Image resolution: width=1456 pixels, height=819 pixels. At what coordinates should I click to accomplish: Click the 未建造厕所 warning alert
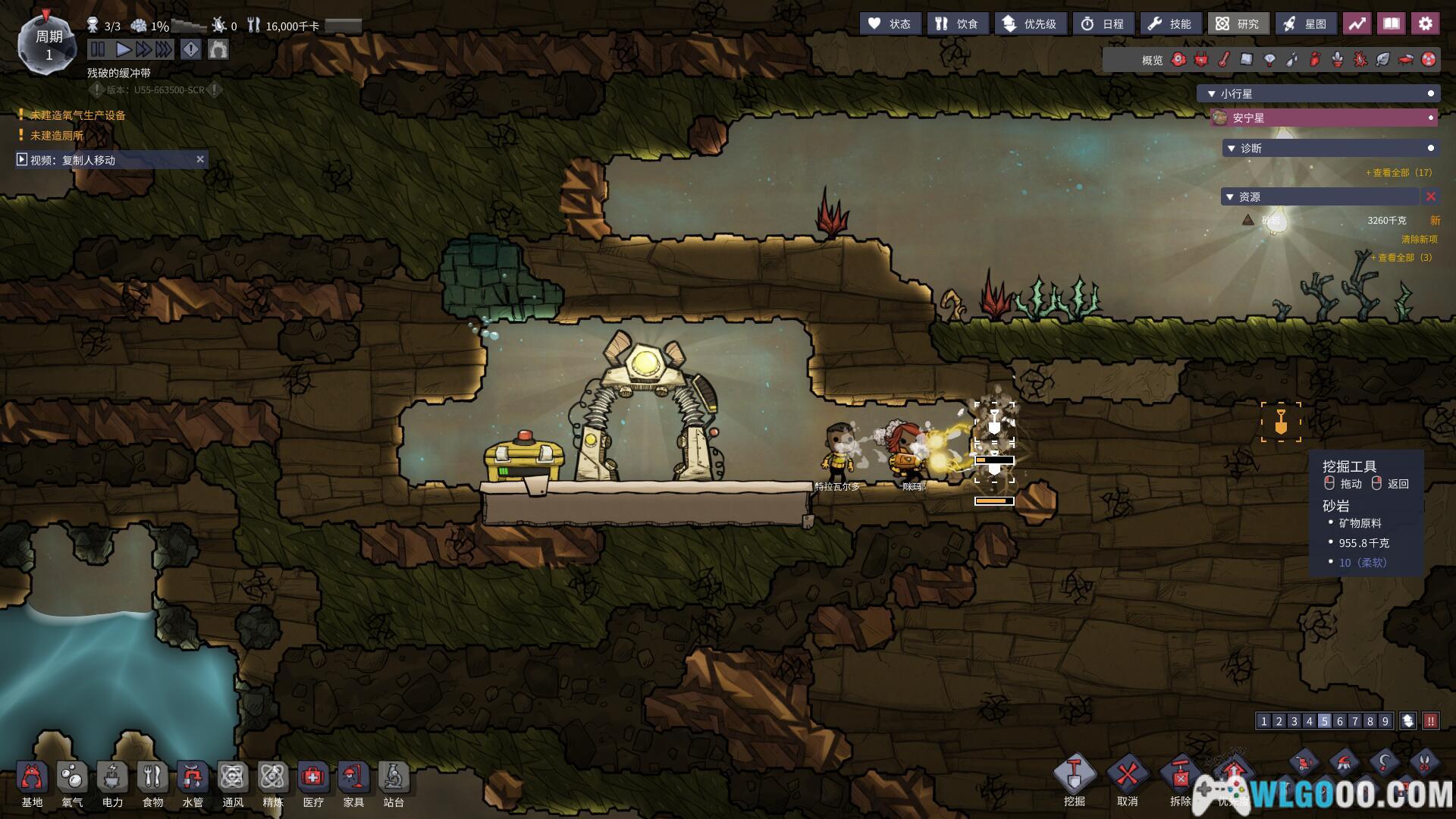[x=57, y=136]
